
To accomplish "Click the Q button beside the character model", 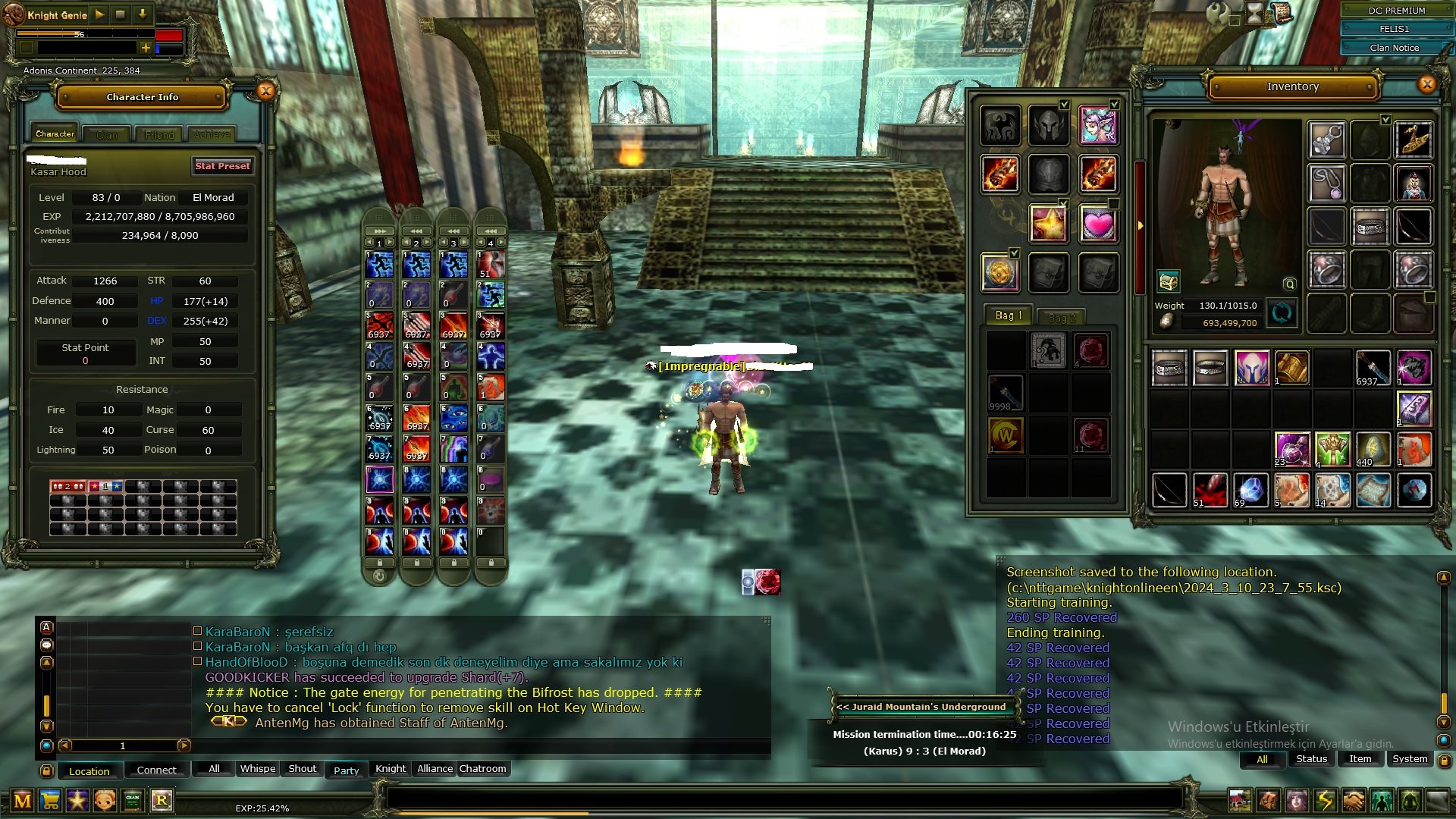I will 1289,282.
